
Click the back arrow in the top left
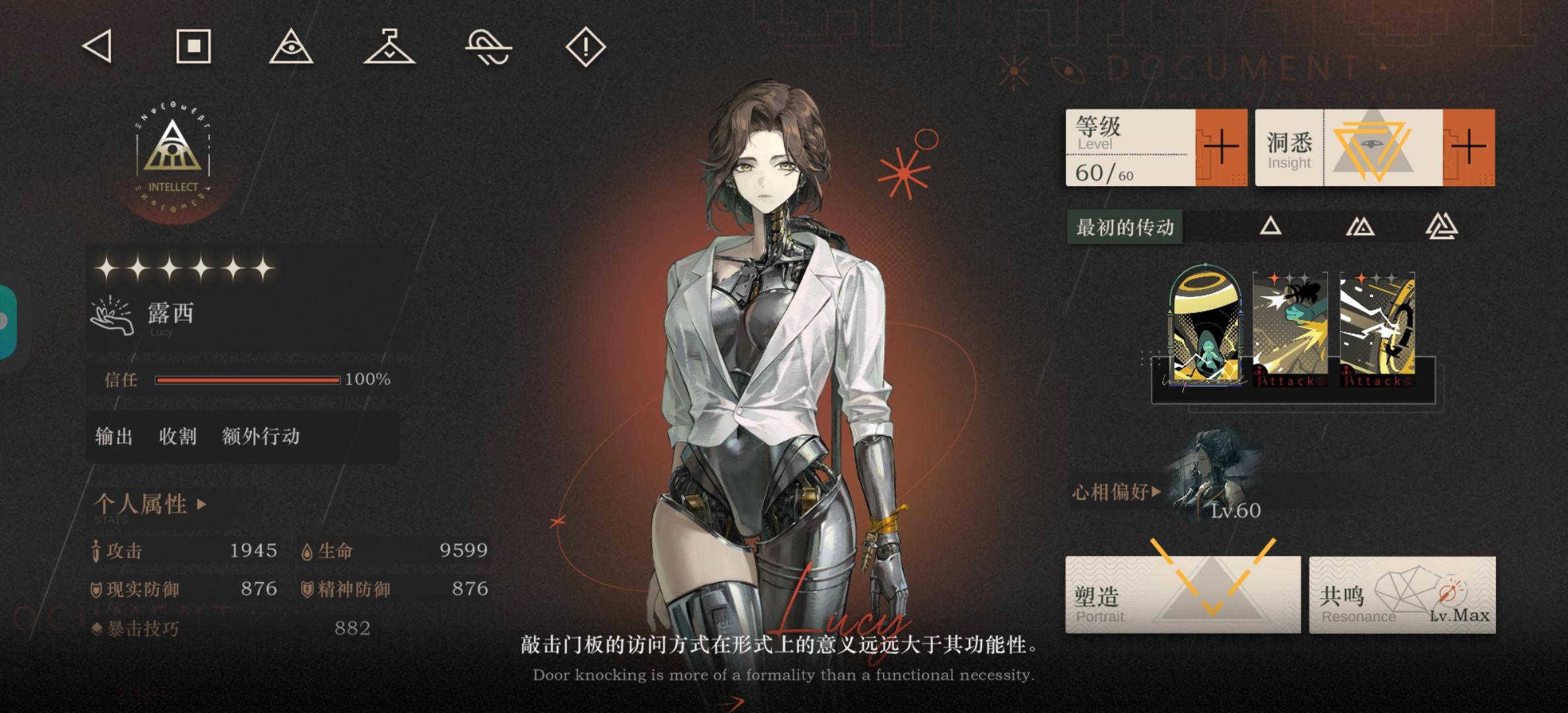pos(96,47)
